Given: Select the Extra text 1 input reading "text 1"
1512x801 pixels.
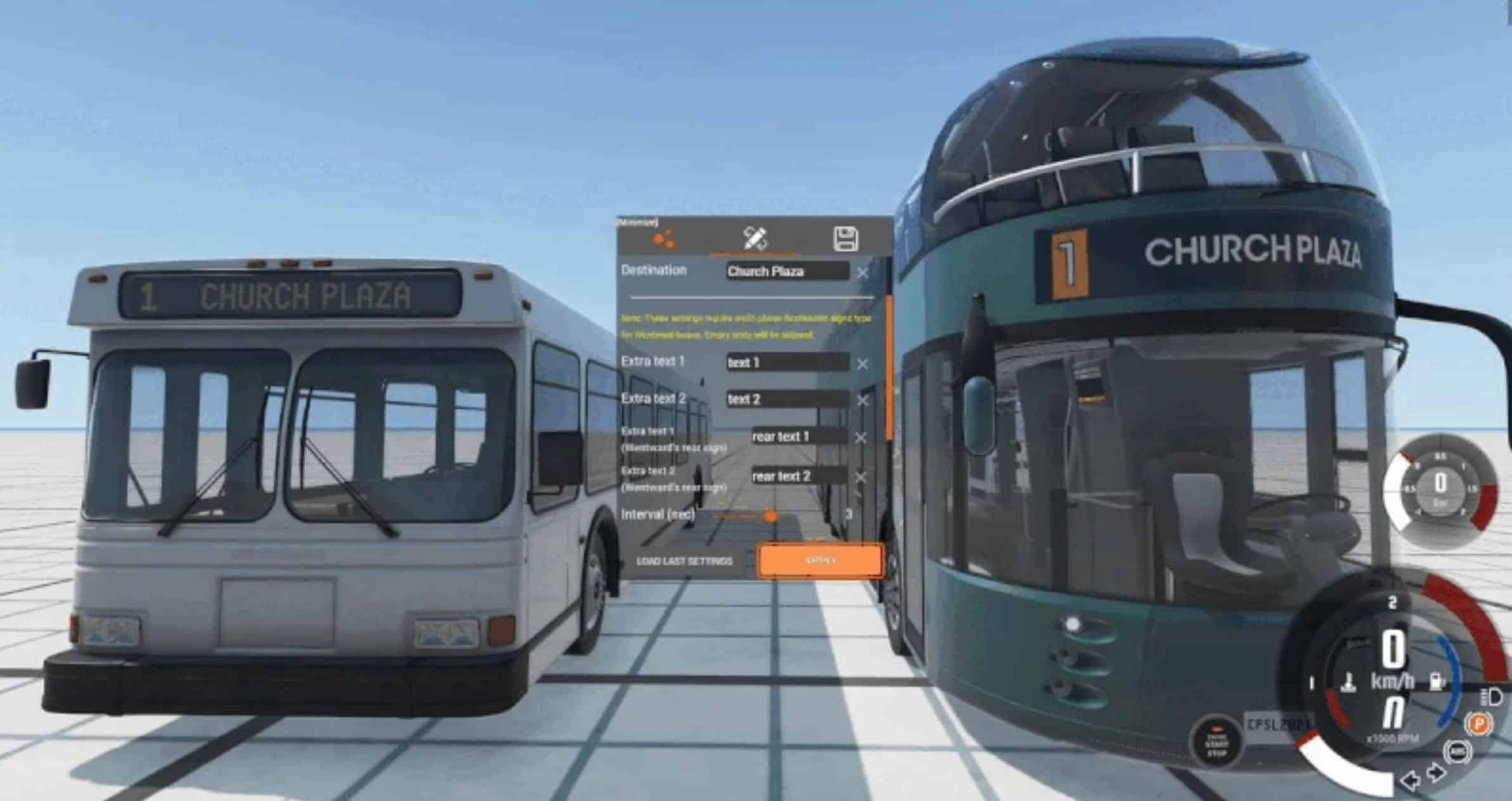Looking at the screenshot, I should [787, 363].
